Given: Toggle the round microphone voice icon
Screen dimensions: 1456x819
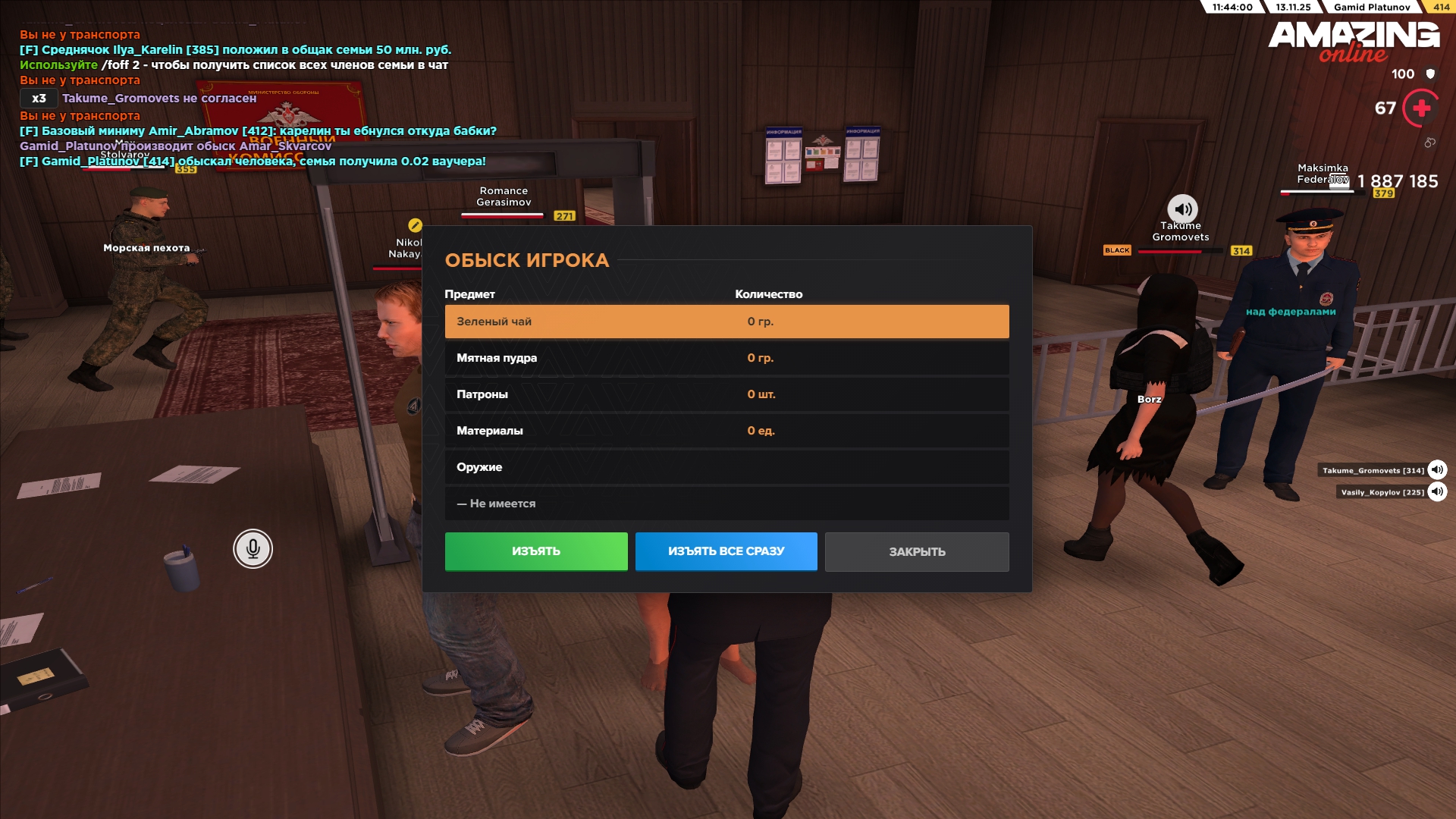Looking at the screenshot, I should [x=253, y=548].
